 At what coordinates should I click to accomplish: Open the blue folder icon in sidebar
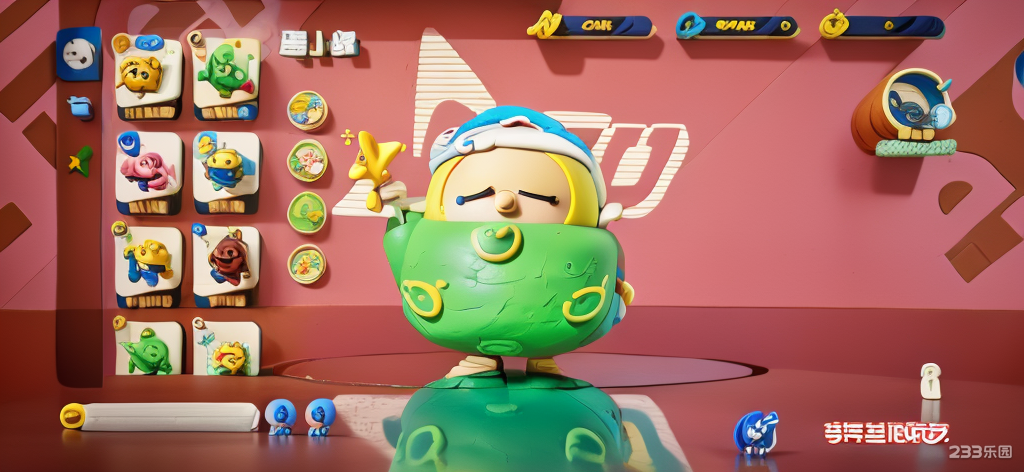point(79,106)
